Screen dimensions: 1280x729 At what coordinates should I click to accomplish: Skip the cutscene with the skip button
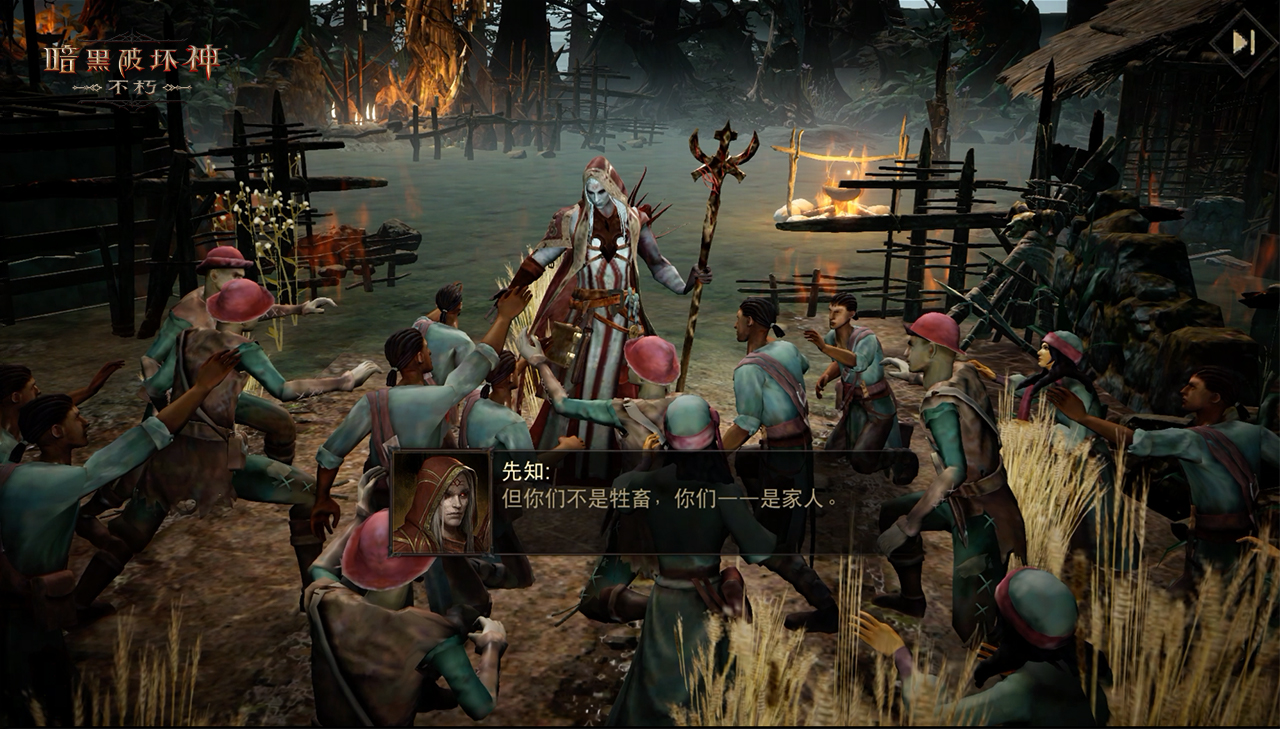point(1243,43)
